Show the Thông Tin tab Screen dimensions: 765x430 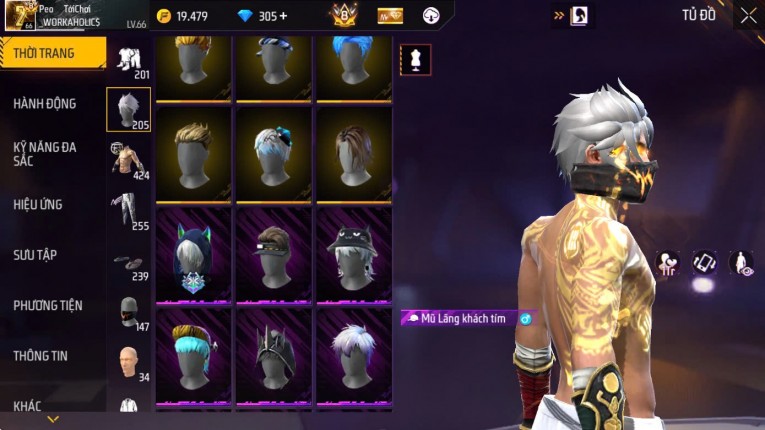[41, 356]
